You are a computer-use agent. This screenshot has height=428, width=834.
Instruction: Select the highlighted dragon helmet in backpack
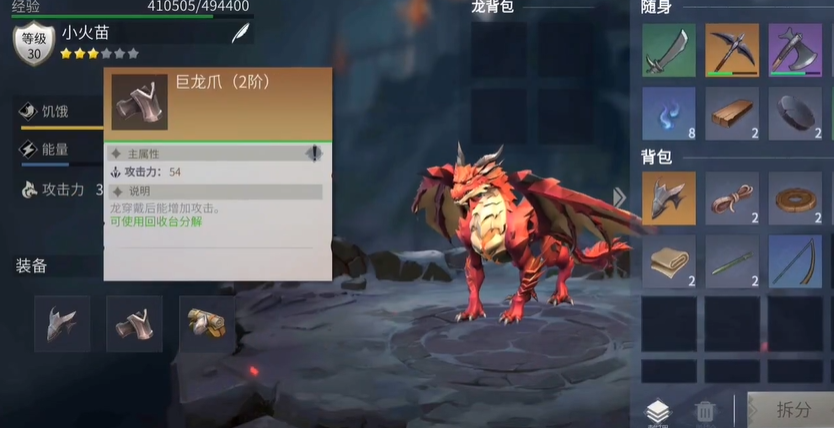click(x=668, y=198)
